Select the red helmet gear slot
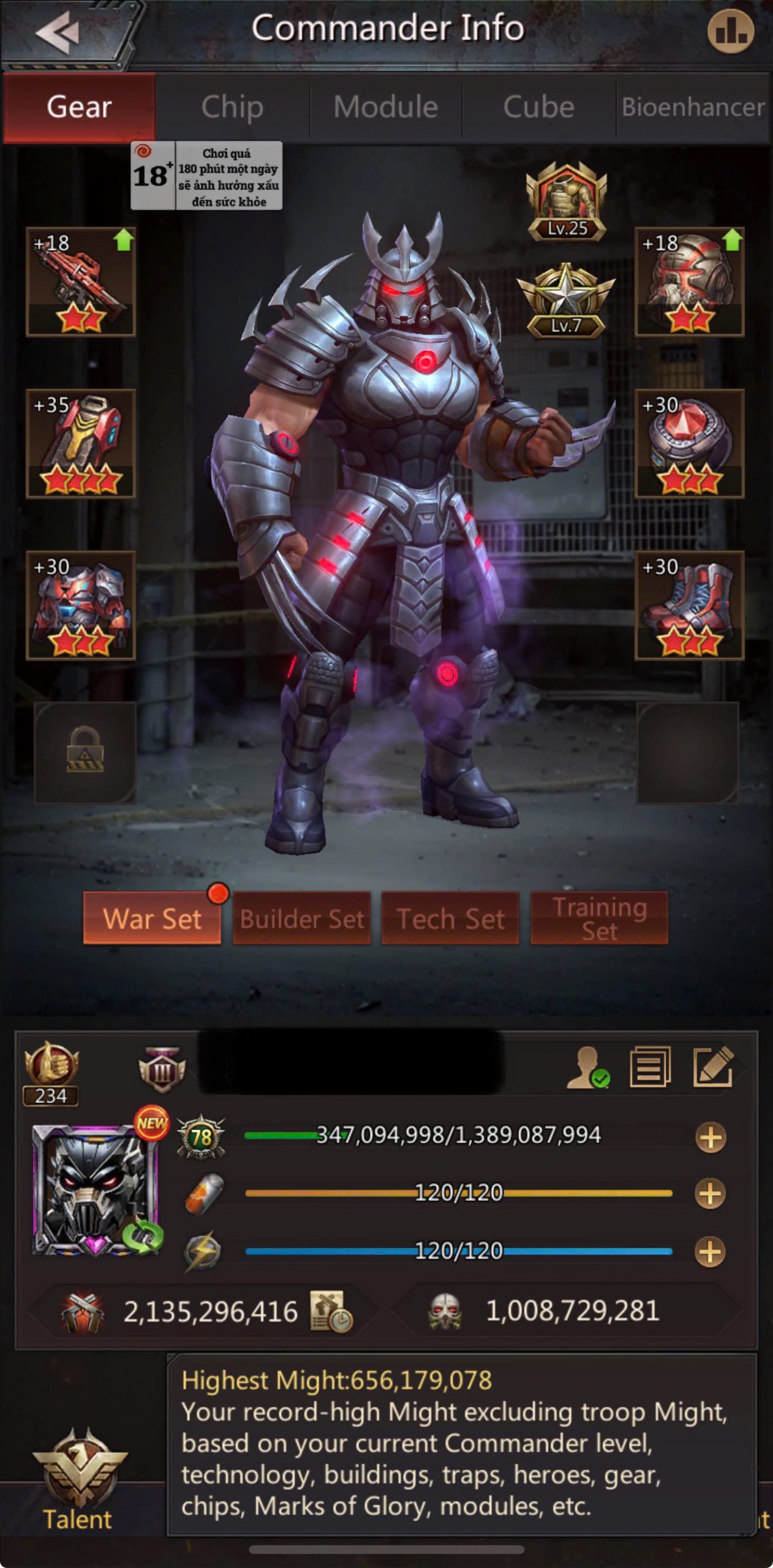The height and width of the screenshot is (1568, 773). (689, 282)
